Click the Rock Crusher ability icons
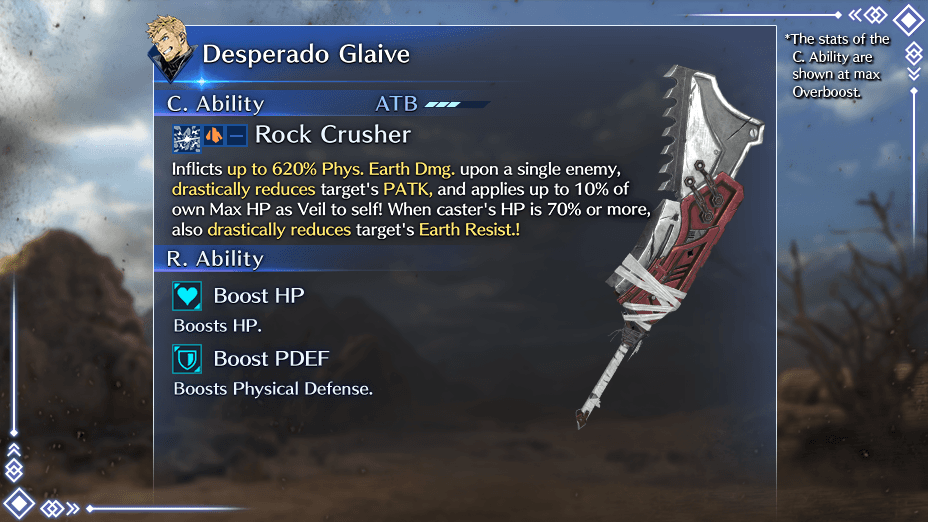The width and height of the screenshot is (928, 522). coord(210,135)
